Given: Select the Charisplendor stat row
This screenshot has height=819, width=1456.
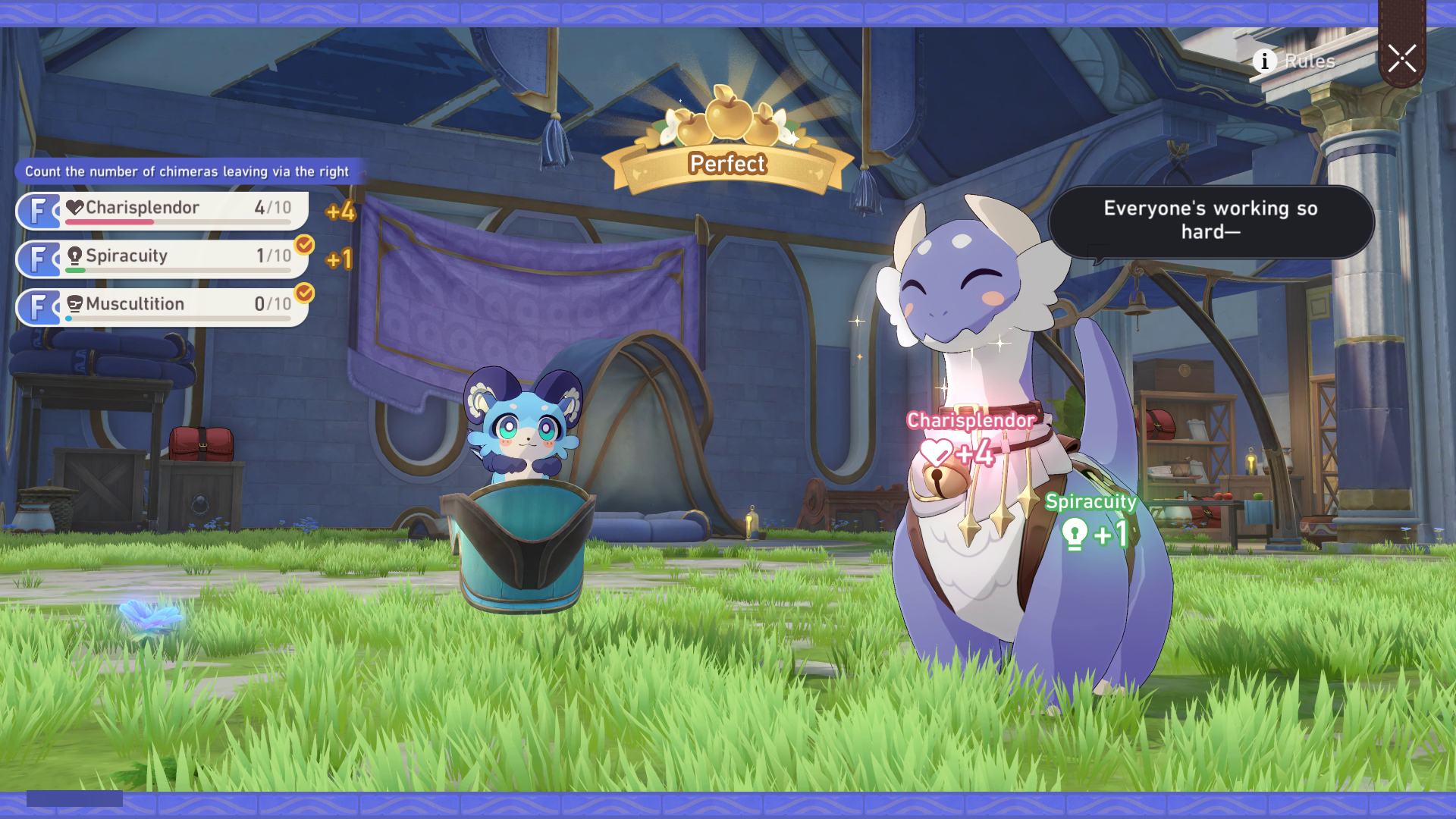Looking at the screenshot, I should 162,210.
